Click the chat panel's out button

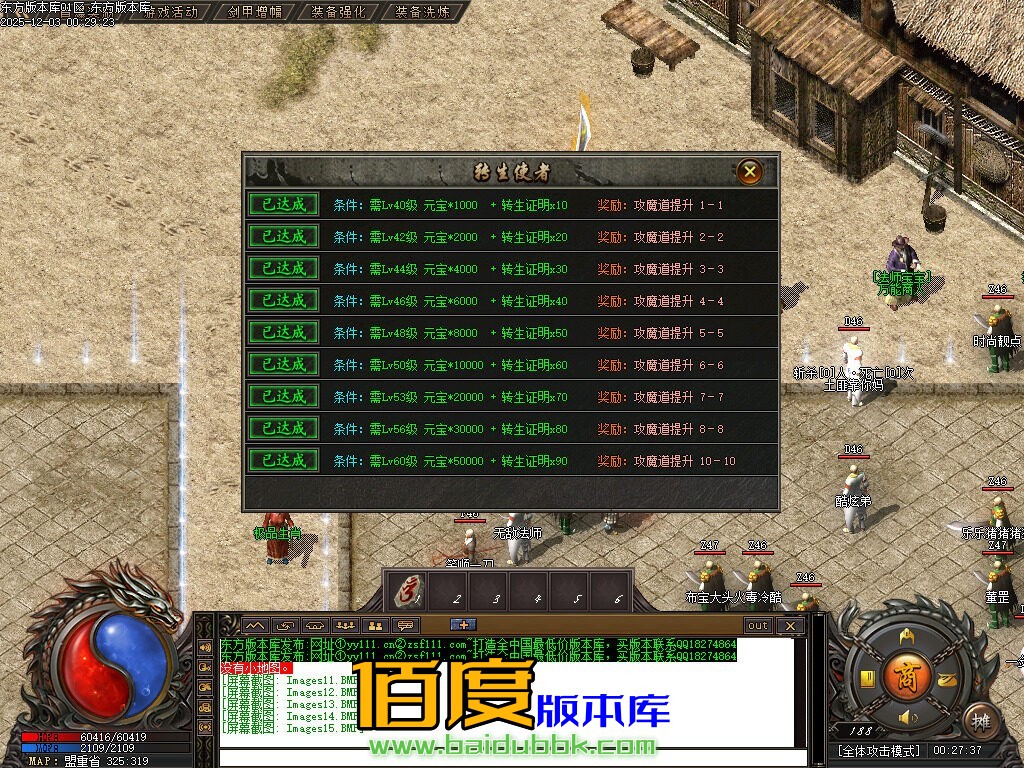coord(758,626)
